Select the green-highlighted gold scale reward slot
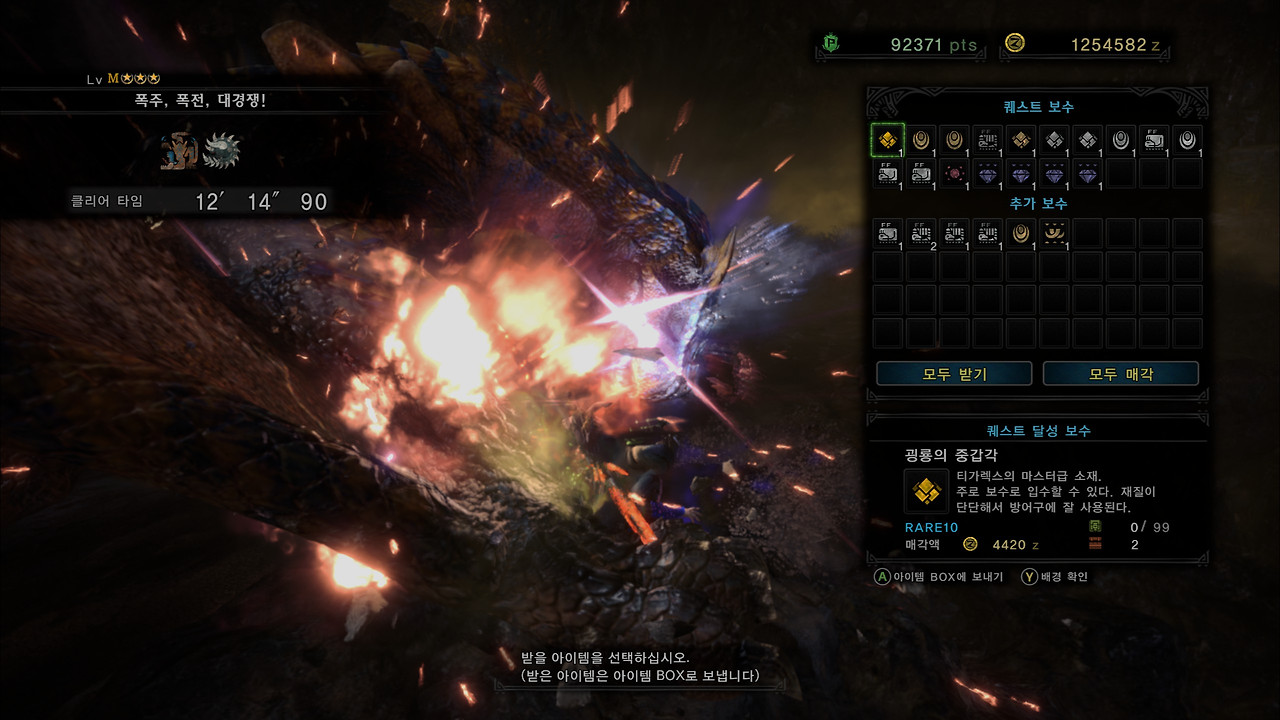The image size is (1280, 720). pyautogui.click(x=888, y=140)
